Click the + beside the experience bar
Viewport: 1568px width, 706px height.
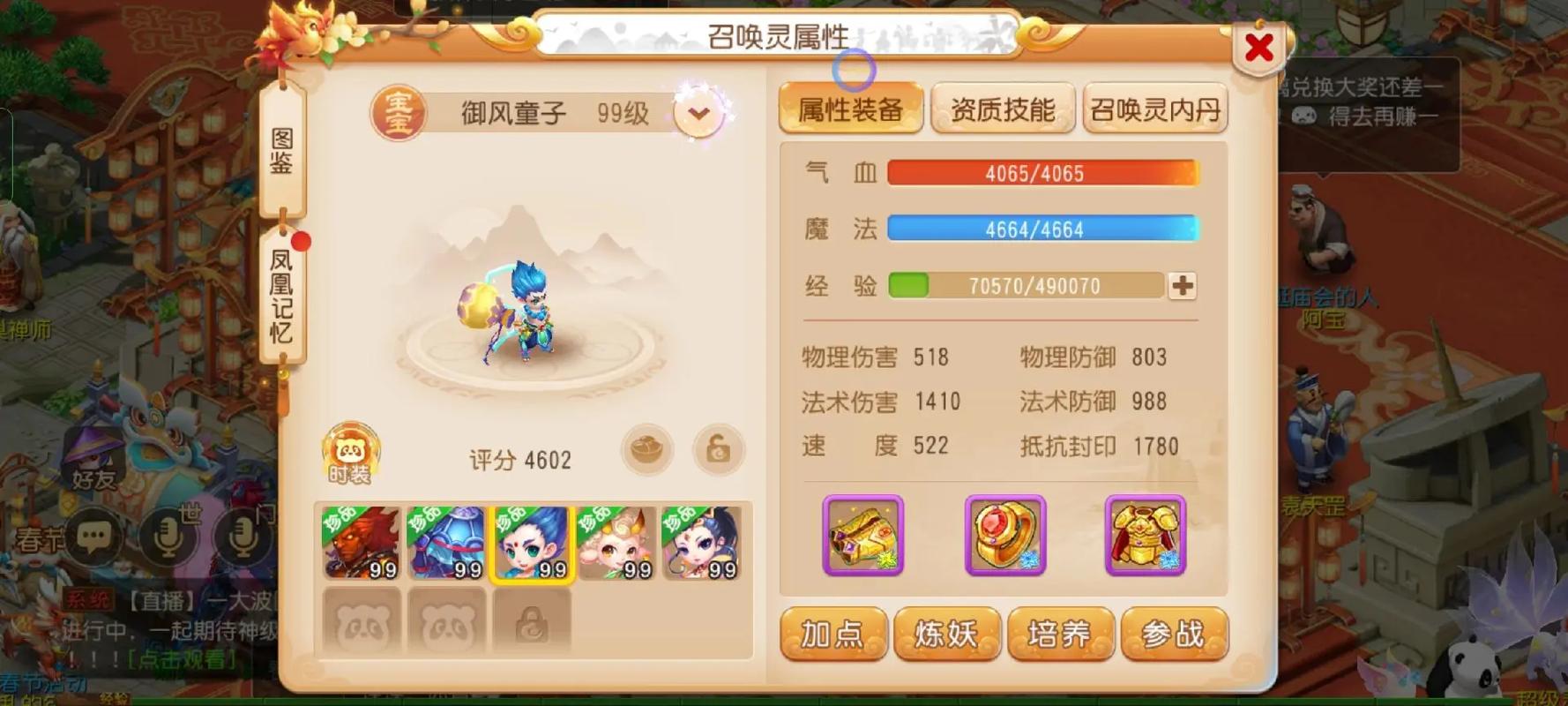coord(1183,285)
